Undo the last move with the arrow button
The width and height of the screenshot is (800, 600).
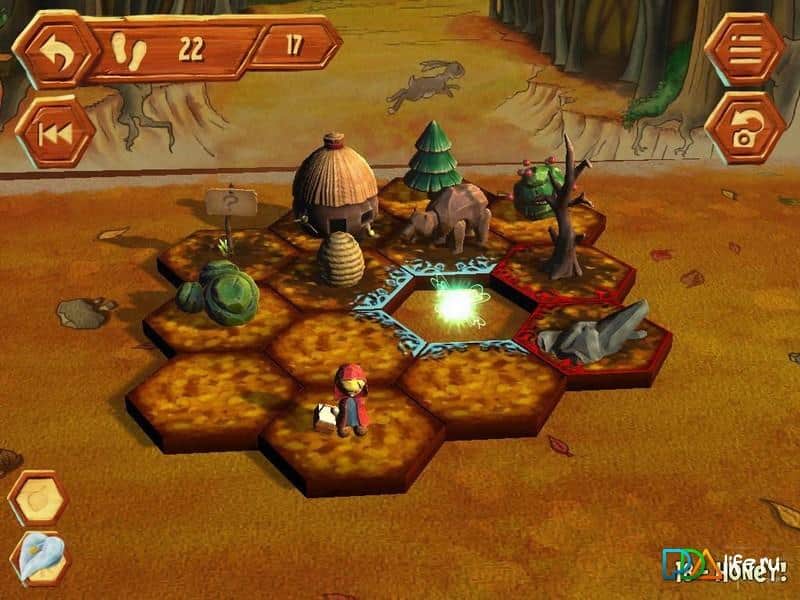(x=55, y=50)
